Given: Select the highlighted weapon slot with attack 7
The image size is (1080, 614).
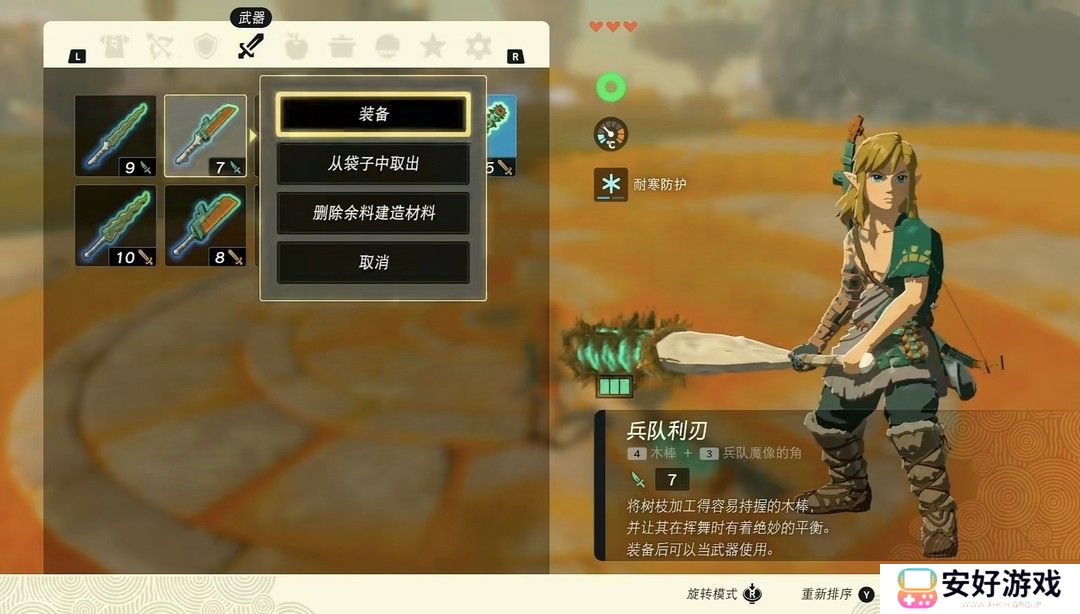Looking at the screenshot, I should coord(205,136).
